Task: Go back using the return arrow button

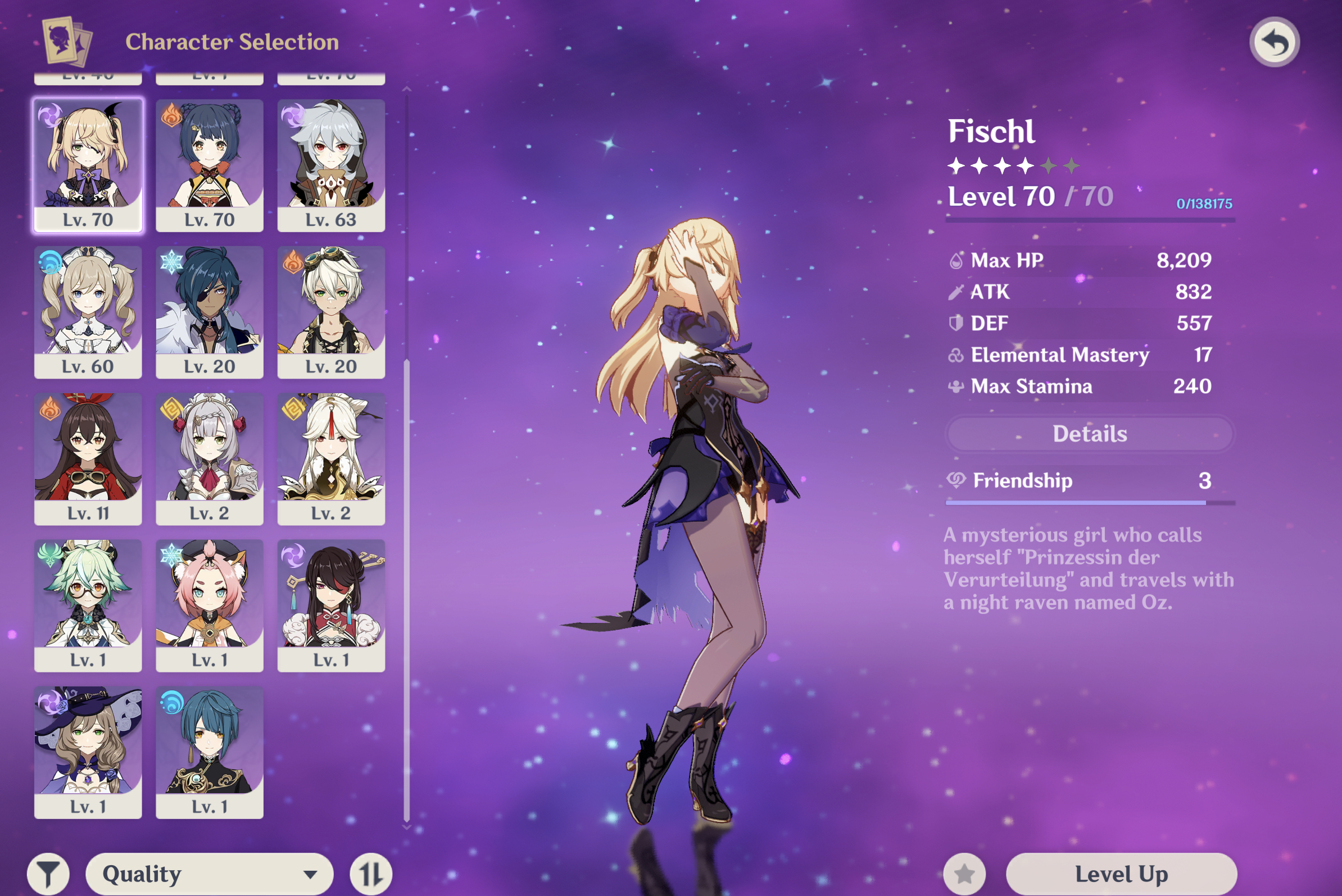Action: (x=1274, y=42)
